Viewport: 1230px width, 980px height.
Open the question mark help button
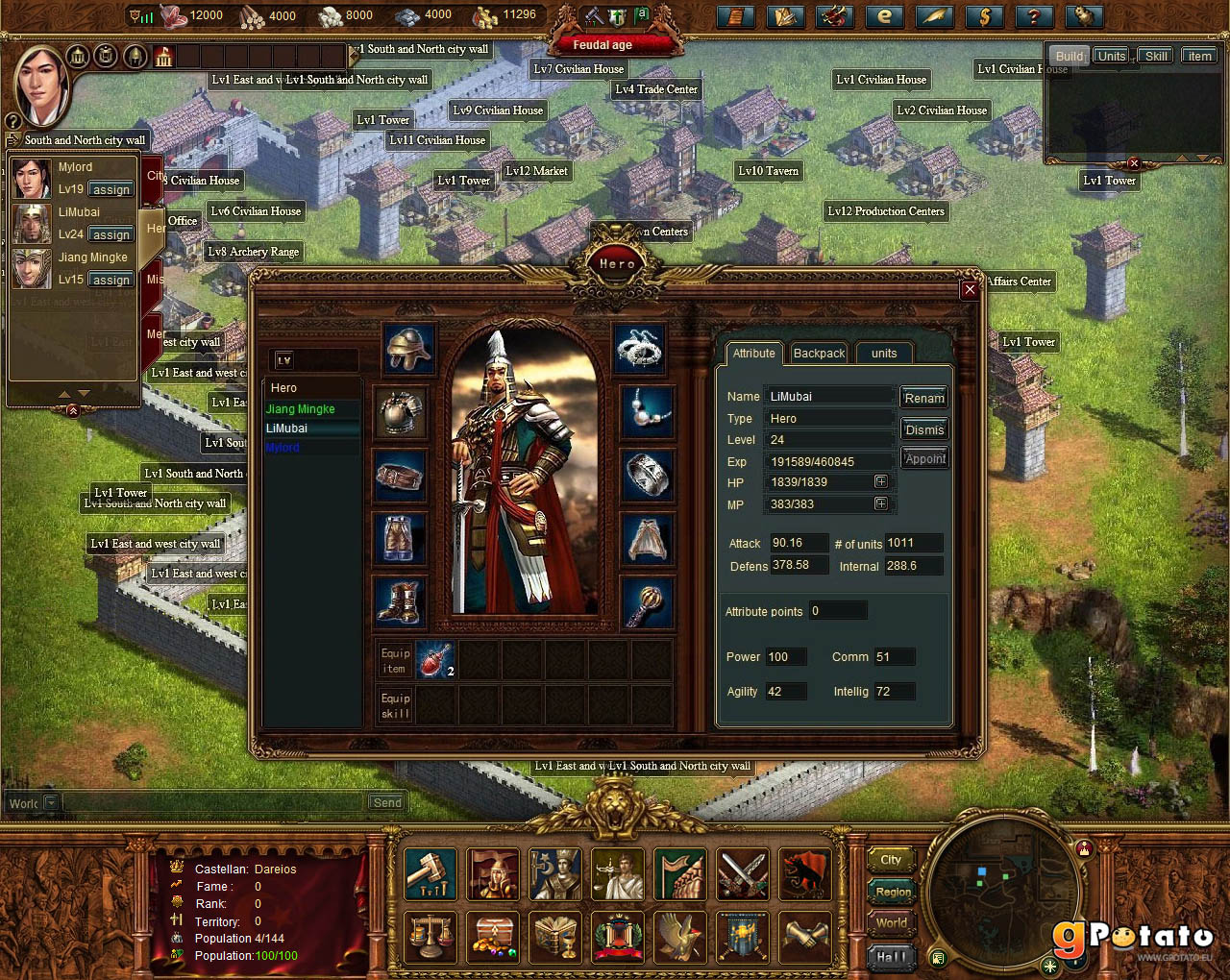[1034, 16]
